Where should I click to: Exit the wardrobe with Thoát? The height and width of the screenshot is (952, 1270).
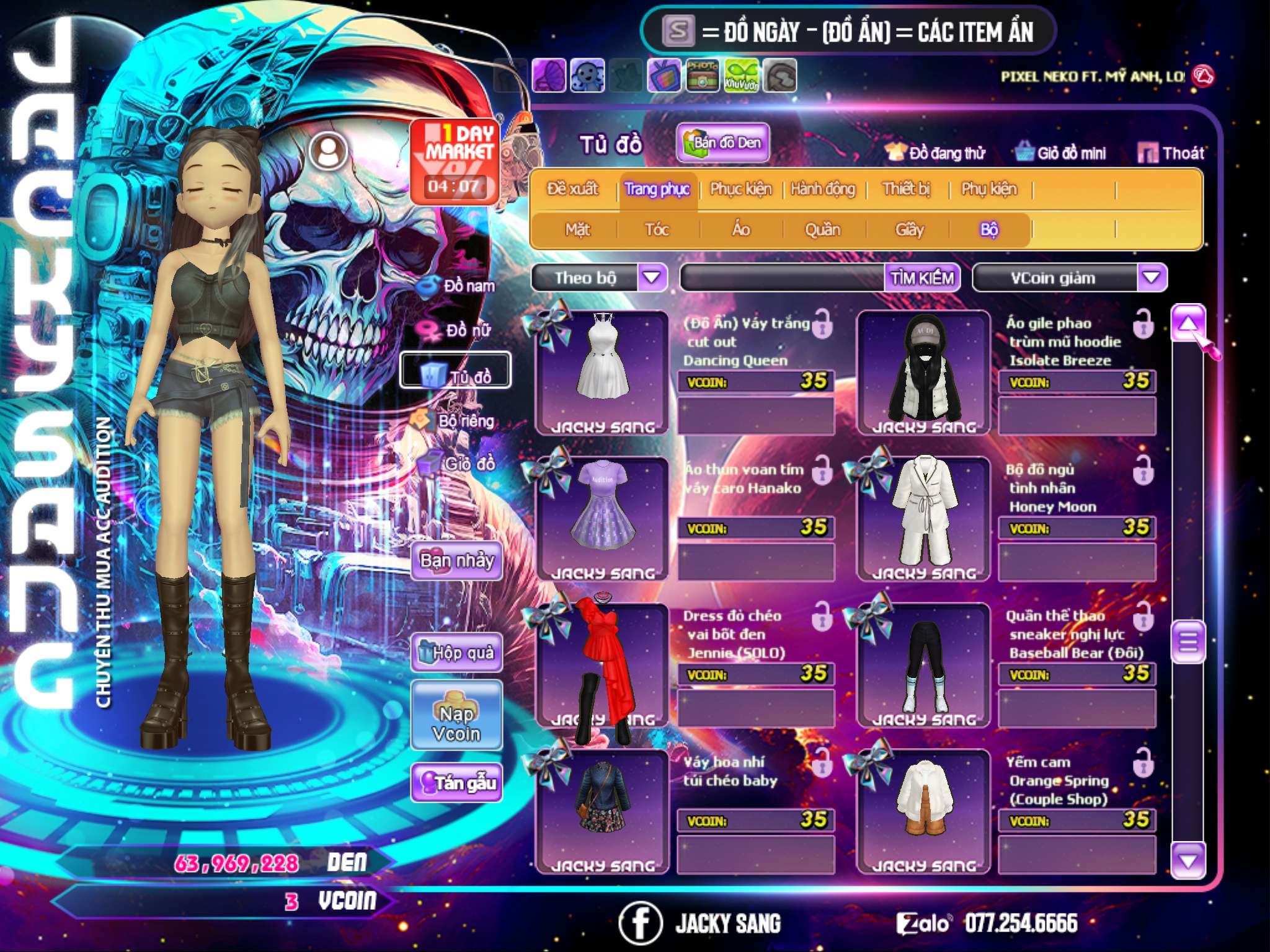[1171, 153]
